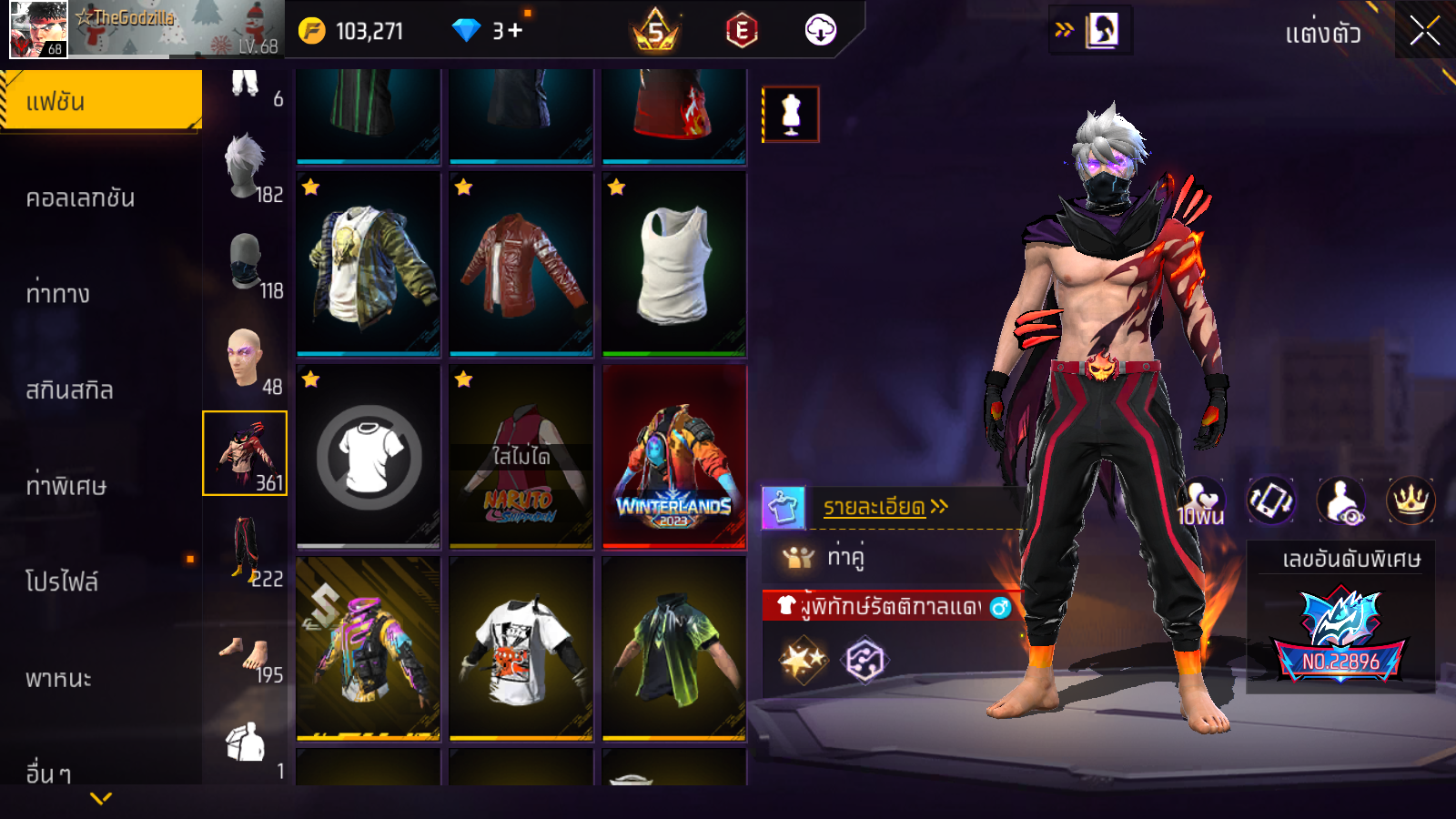Click the golden crown icon
Image resolution: width=1456 pixels, height=819 pixels.
(1410, 500)
